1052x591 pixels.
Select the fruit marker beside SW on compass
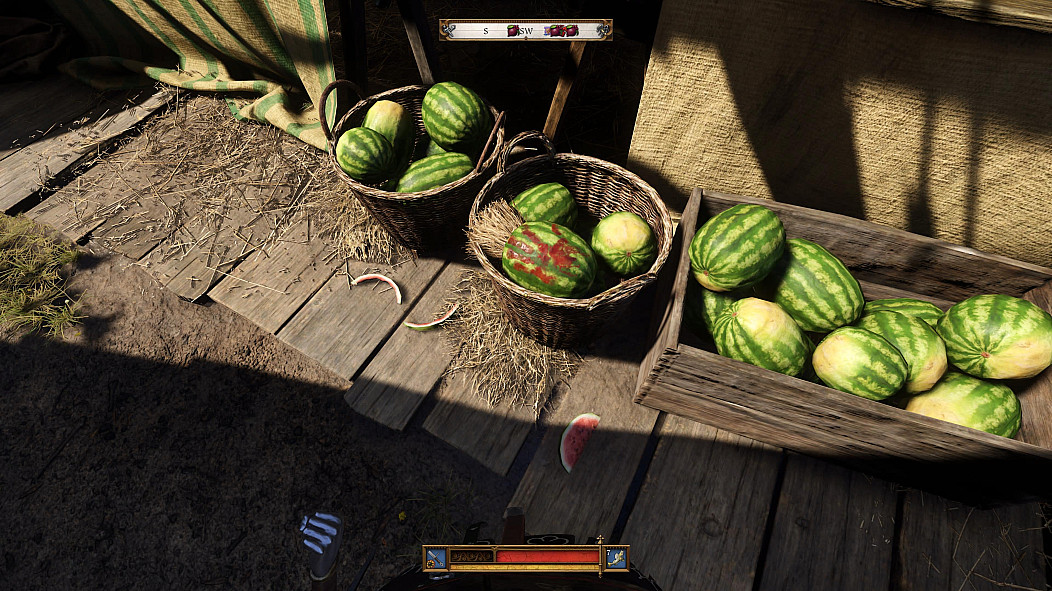[x=513, y=31]
